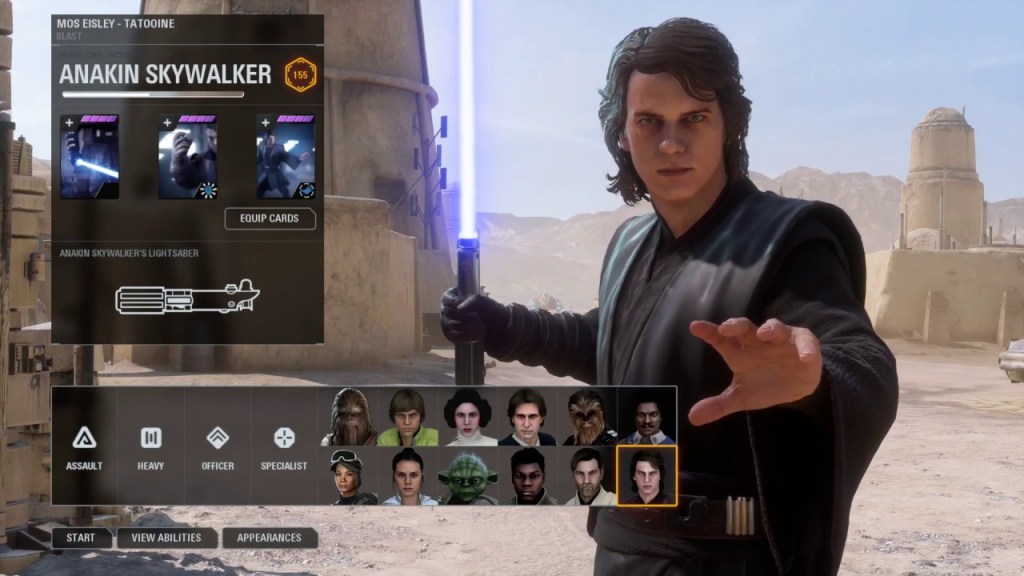1024x576 pixels.
Task: Select the Obi-Wan Kenobi hero portrait
Action: [587, 476]
